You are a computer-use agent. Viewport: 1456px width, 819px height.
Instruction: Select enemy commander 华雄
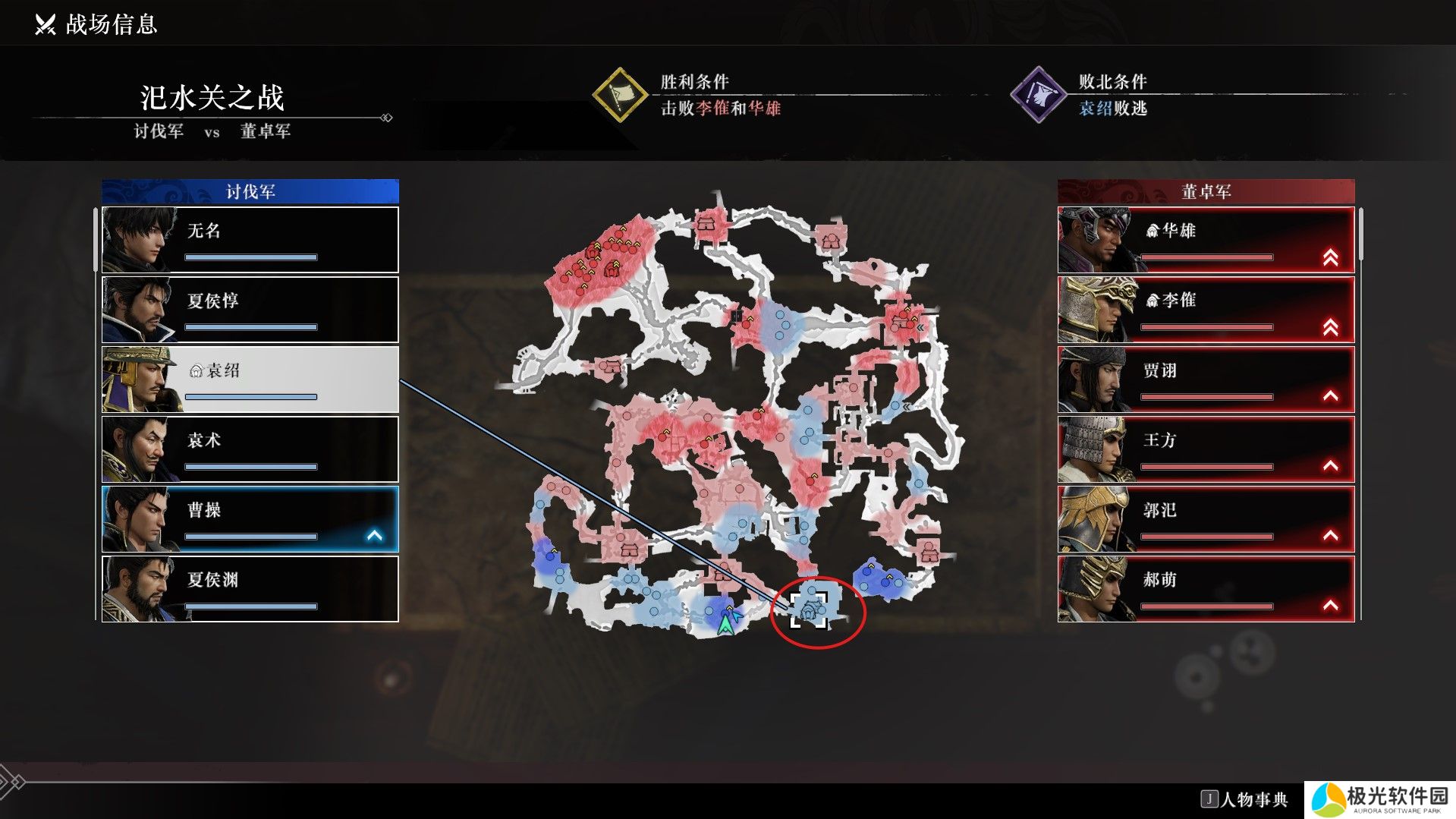[x=1206, y=240]
